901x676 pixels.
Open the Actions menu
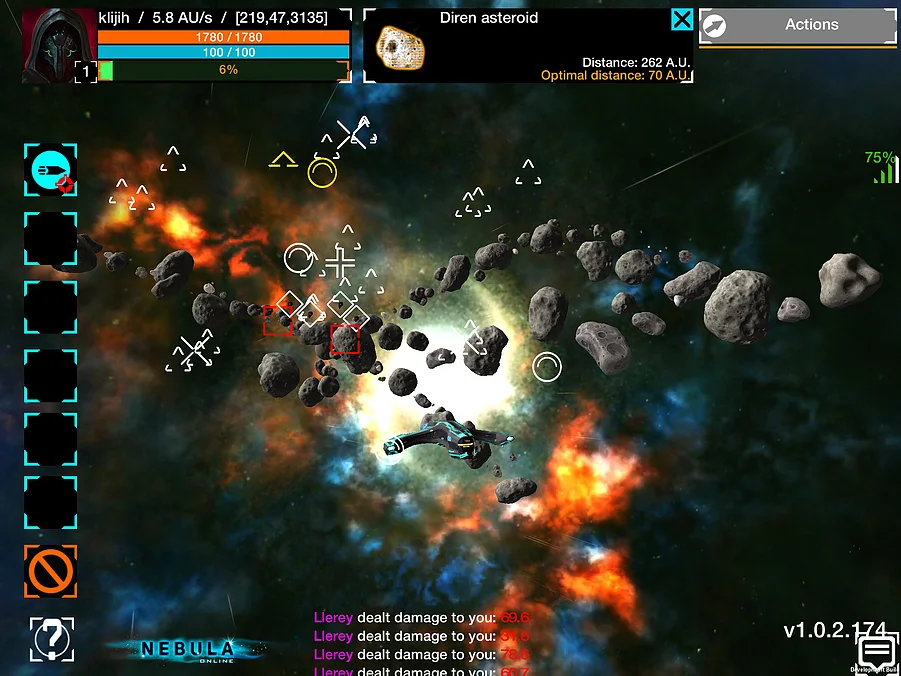click(797, 26)
